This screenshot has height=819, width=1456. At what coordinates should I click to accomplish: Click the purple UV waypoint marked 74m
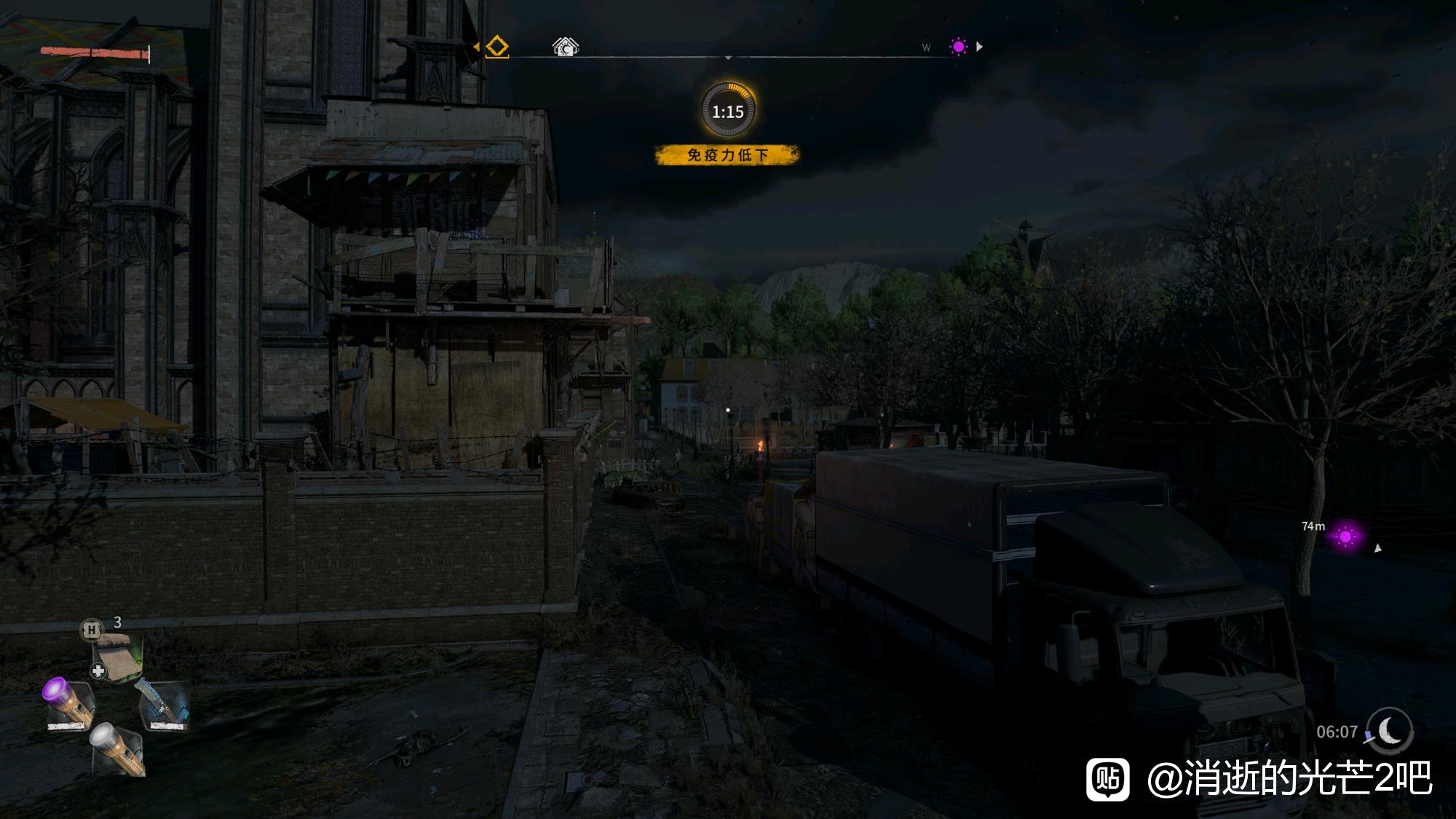pyautogui.click(x=1345, y=537)
